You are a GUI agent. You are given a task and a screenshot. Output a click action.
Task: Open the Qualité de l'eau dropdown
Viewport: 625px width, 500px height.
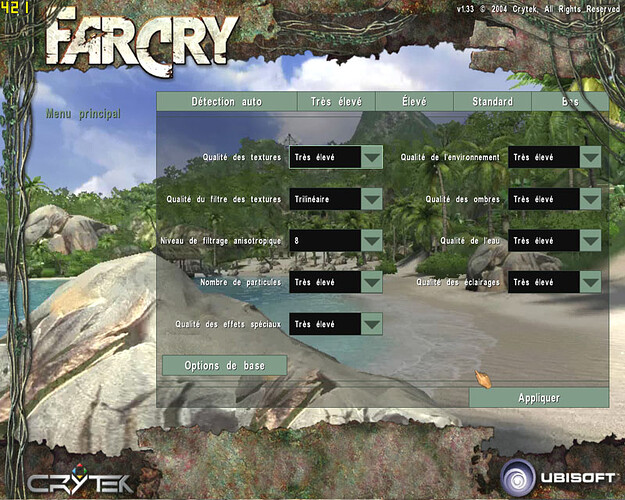tap(590, 241)
